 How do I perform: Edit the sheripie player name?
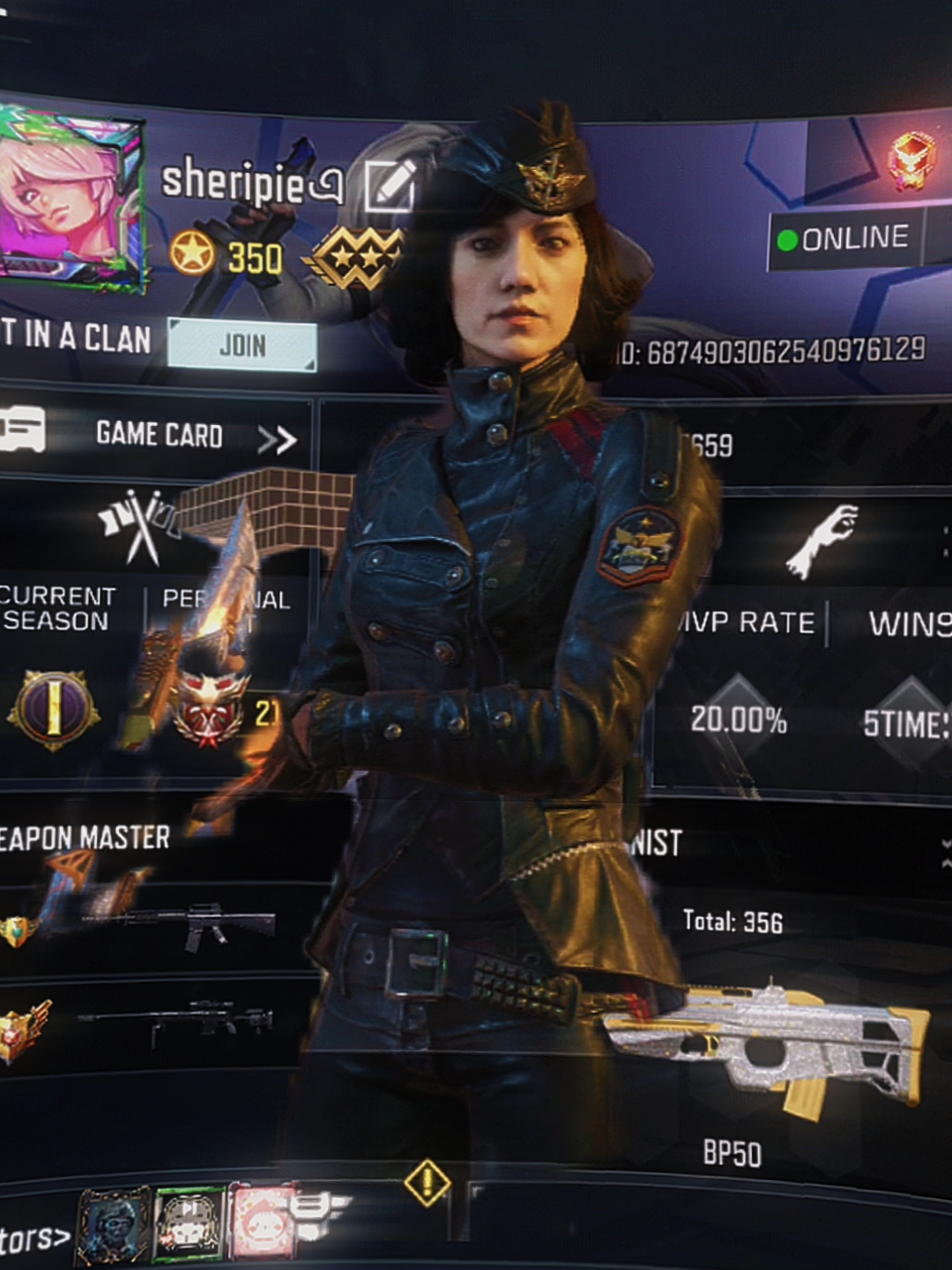(x=389, y=185)
